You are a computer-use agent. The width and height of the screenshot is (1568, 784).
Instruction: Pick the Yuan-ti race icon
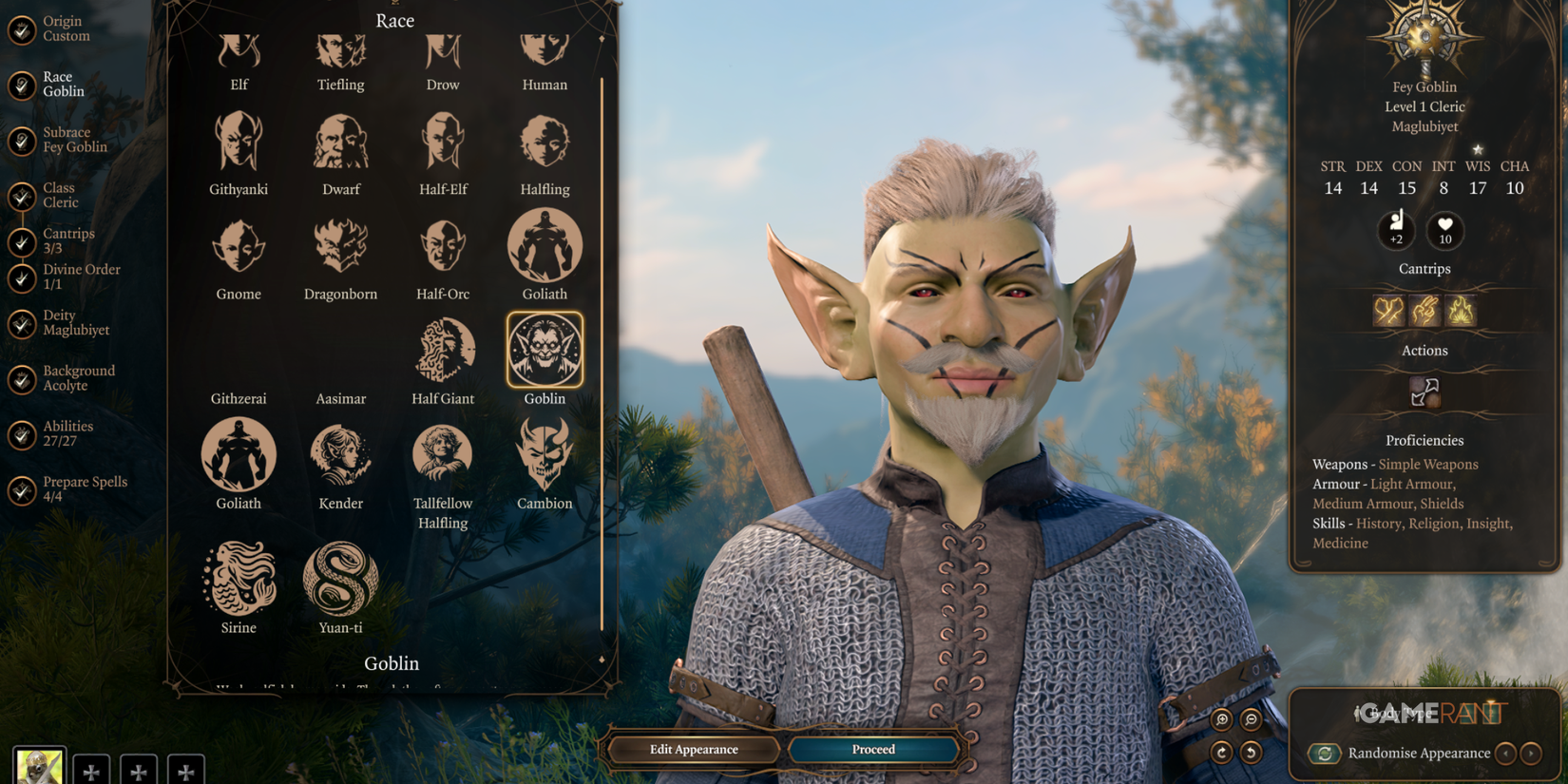[340, 580]
